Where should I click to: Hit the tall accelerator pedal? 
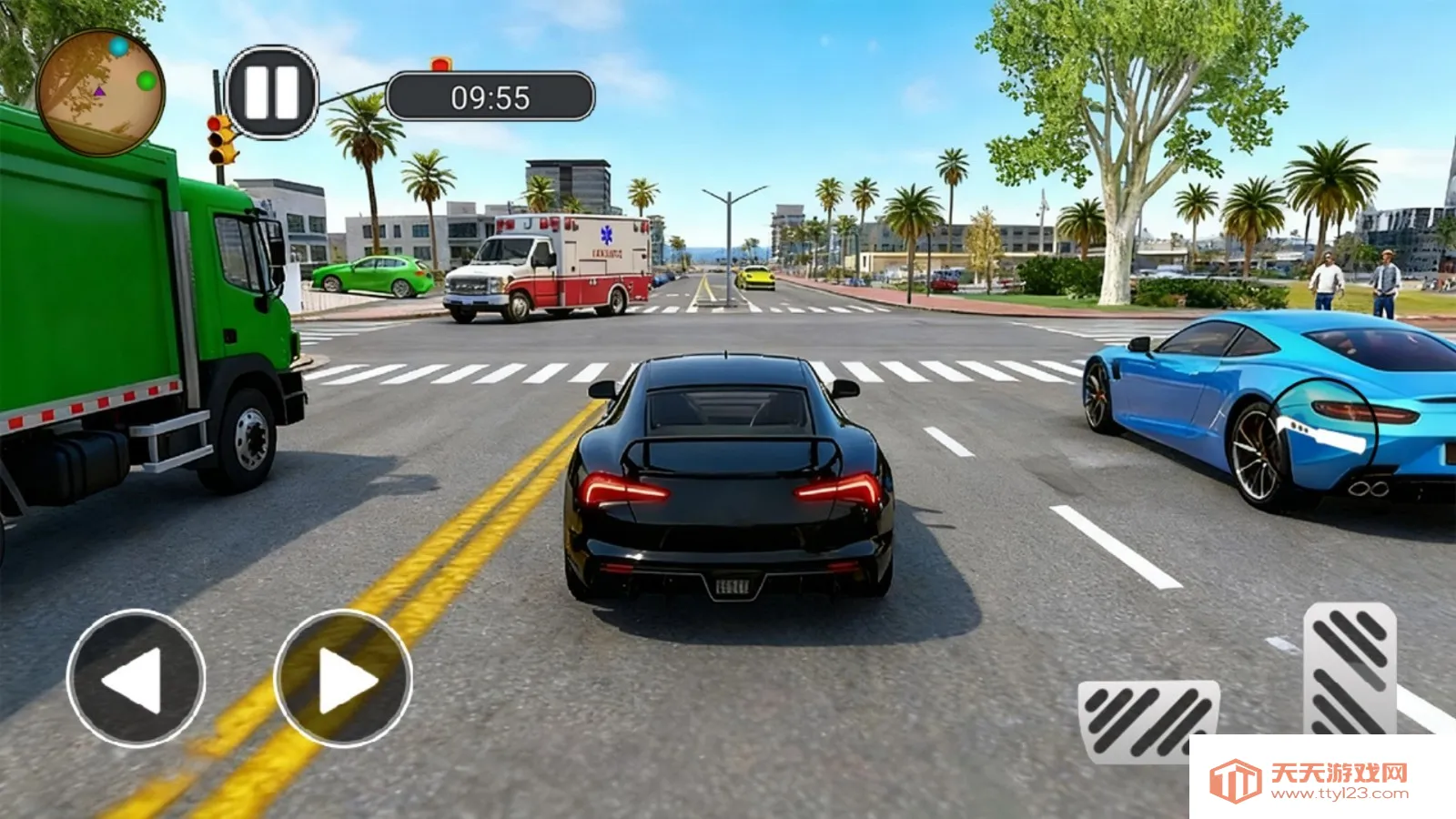point(1350,669)
